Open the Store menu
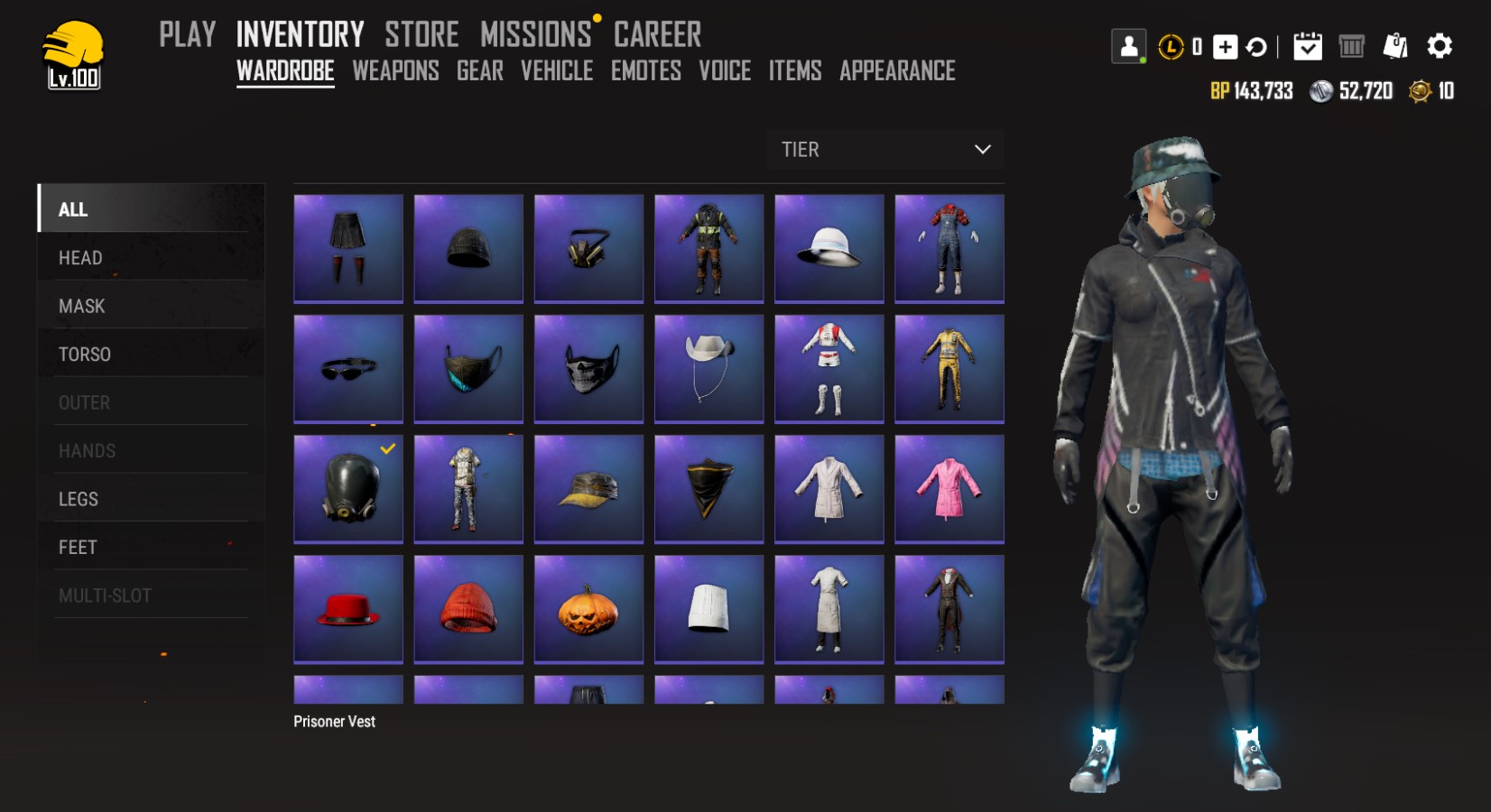Screen dimensions: 1491x812 click(421, 34)
